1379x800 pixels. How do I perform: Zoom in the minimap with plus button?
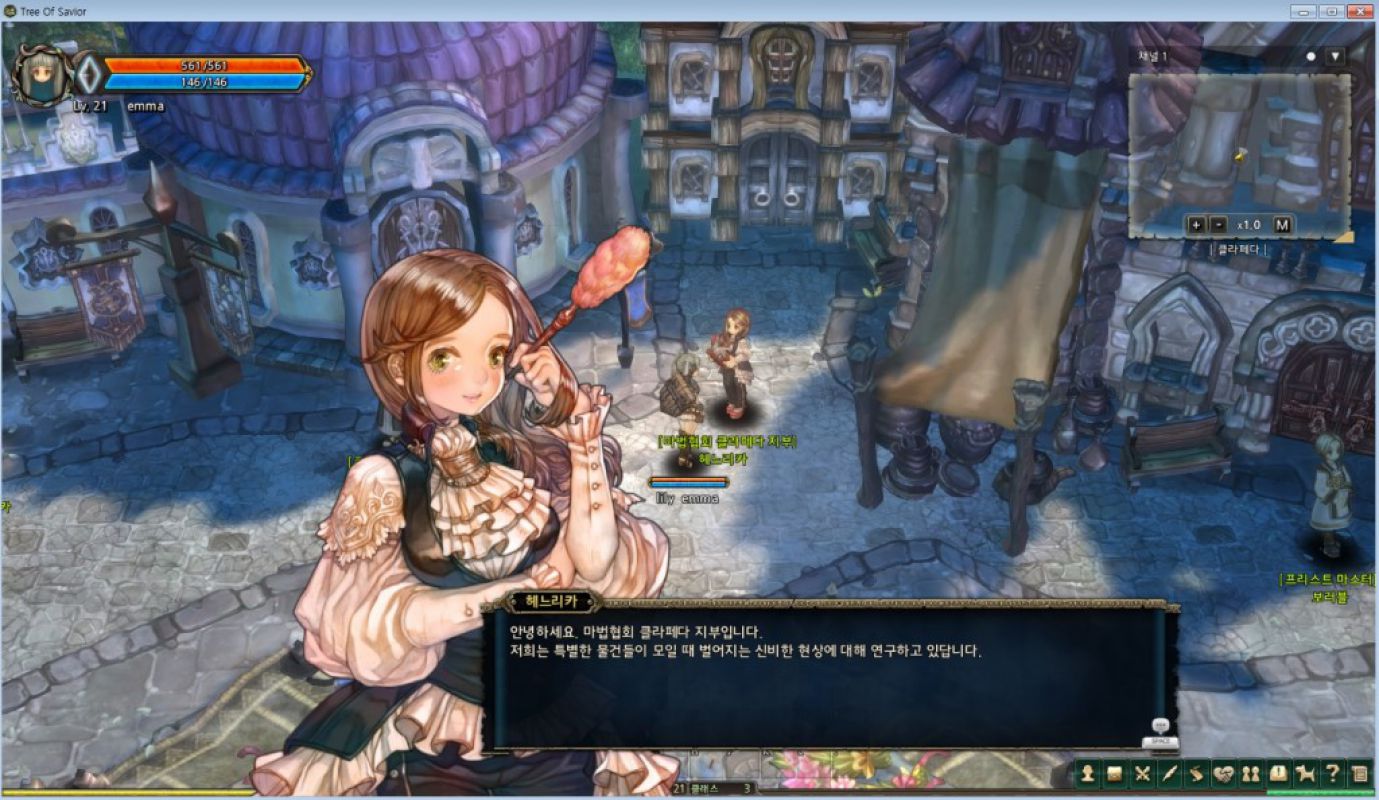click(1196, 225)
